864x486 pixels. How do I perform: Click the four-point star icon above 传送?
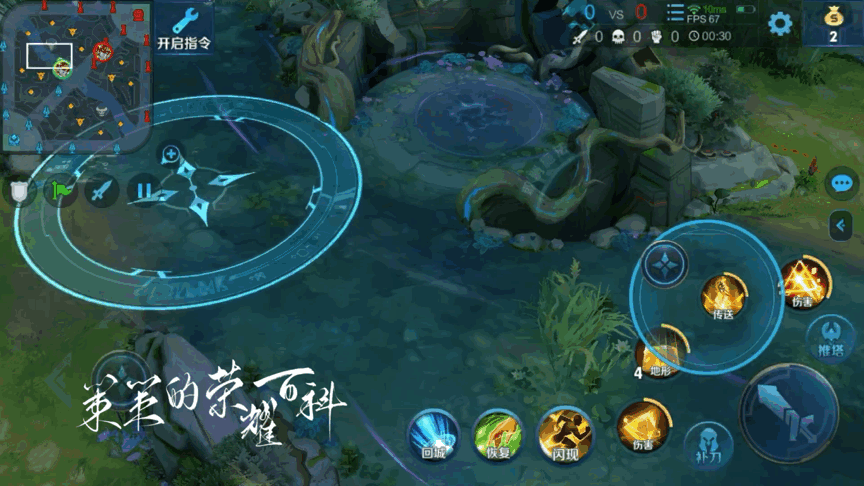(x=664, y=267)
